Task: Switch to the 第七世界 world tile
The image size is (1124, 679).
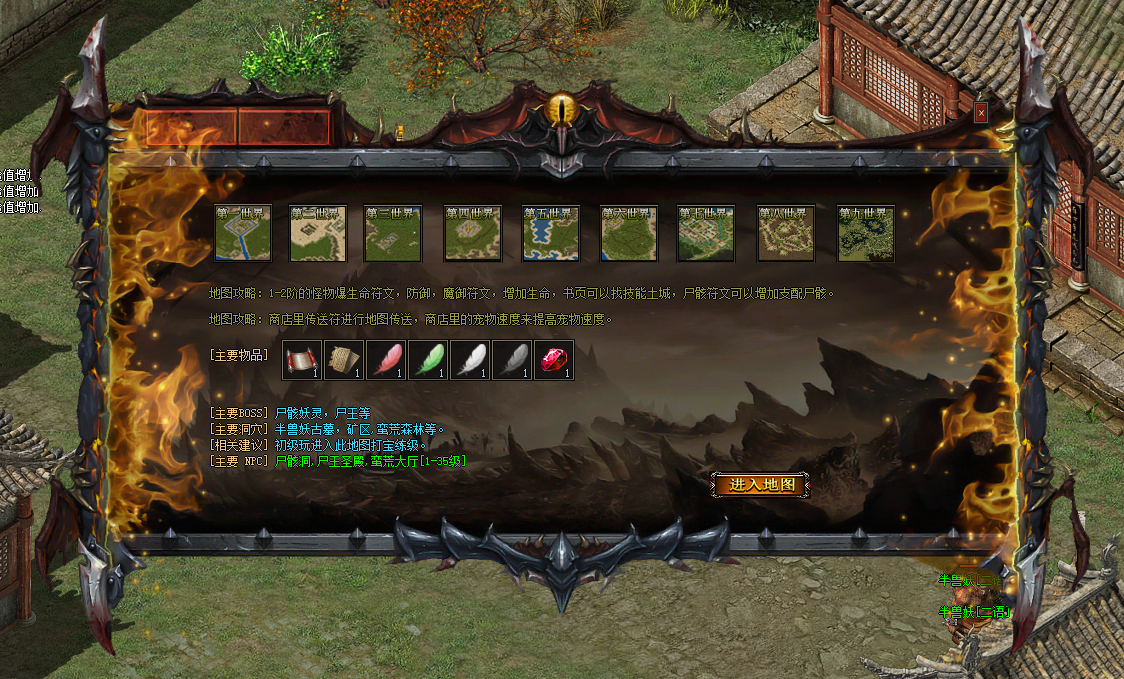Action: tap(706, 233)
